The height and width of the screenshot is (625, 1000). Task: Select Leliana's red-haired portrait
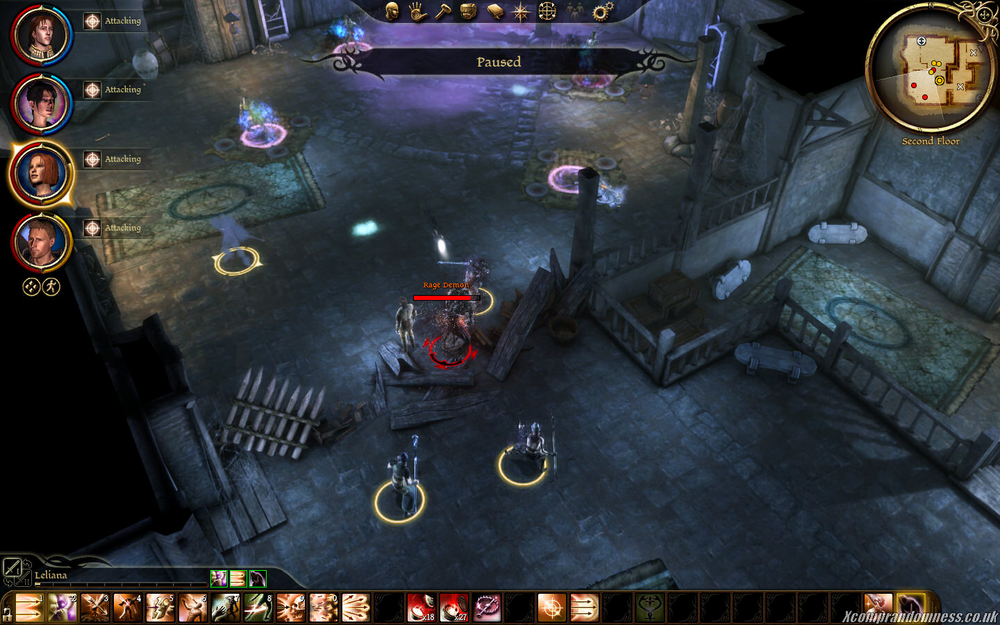[x=41, y=174]
